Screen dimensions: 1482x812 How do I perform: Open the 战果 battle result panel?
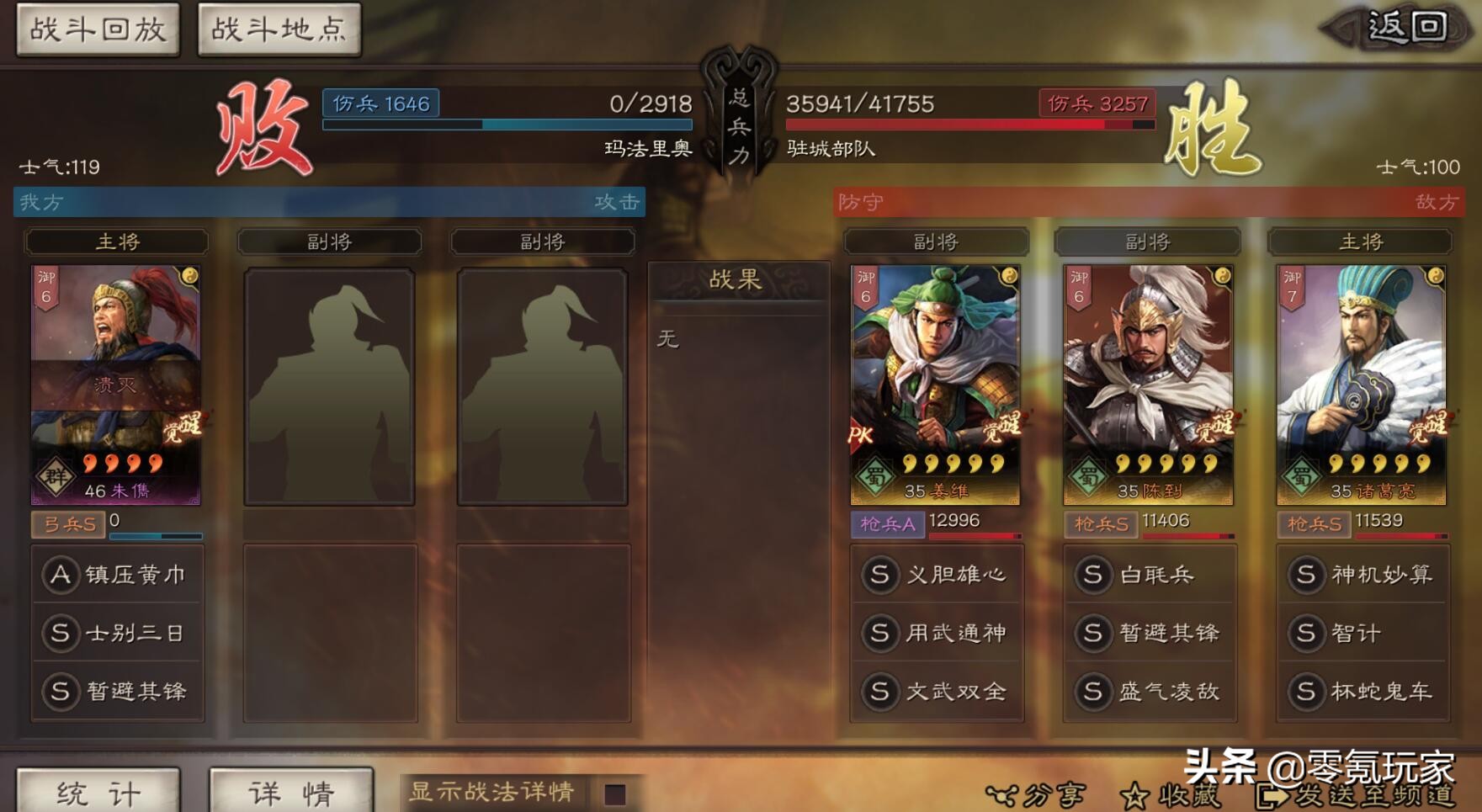point(737,284)
